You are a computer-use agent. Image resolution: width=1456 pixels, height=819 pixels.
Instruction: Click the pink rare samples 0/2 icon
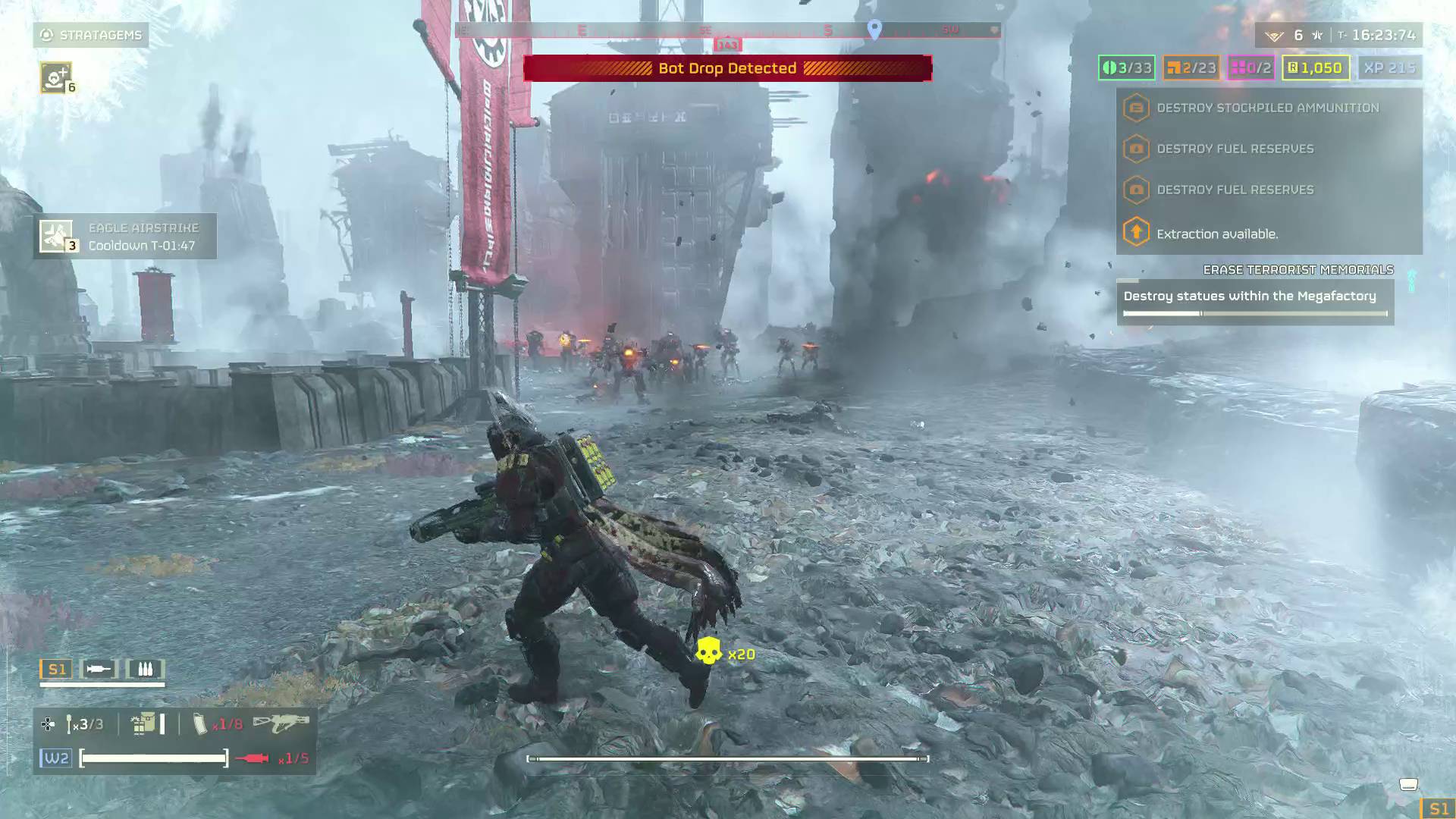coord(1251,67)
